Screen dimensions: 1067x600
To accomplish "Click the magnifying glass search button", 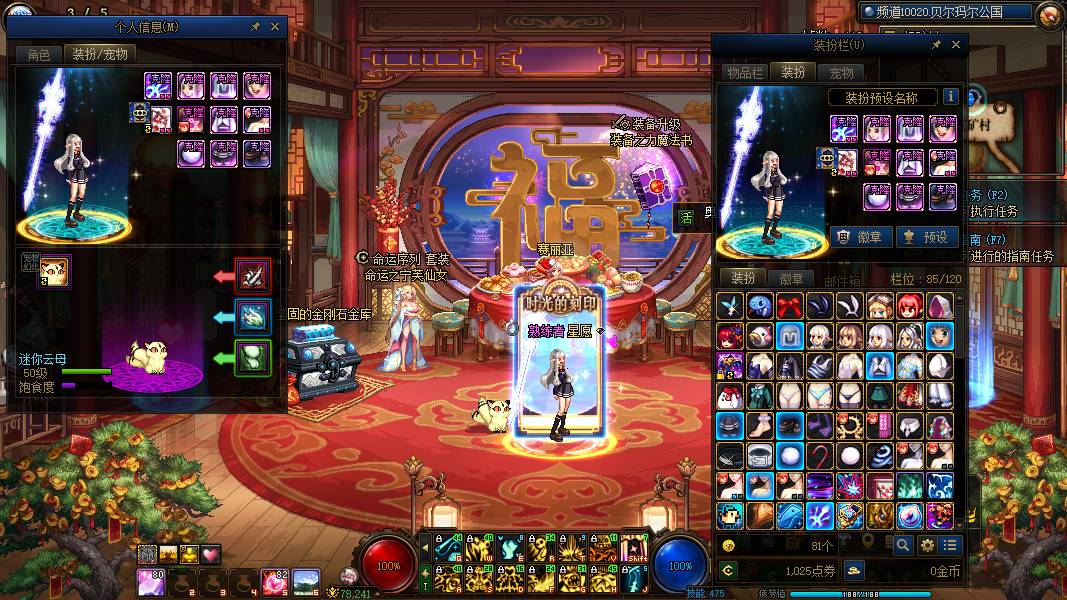I will point(903,545).
